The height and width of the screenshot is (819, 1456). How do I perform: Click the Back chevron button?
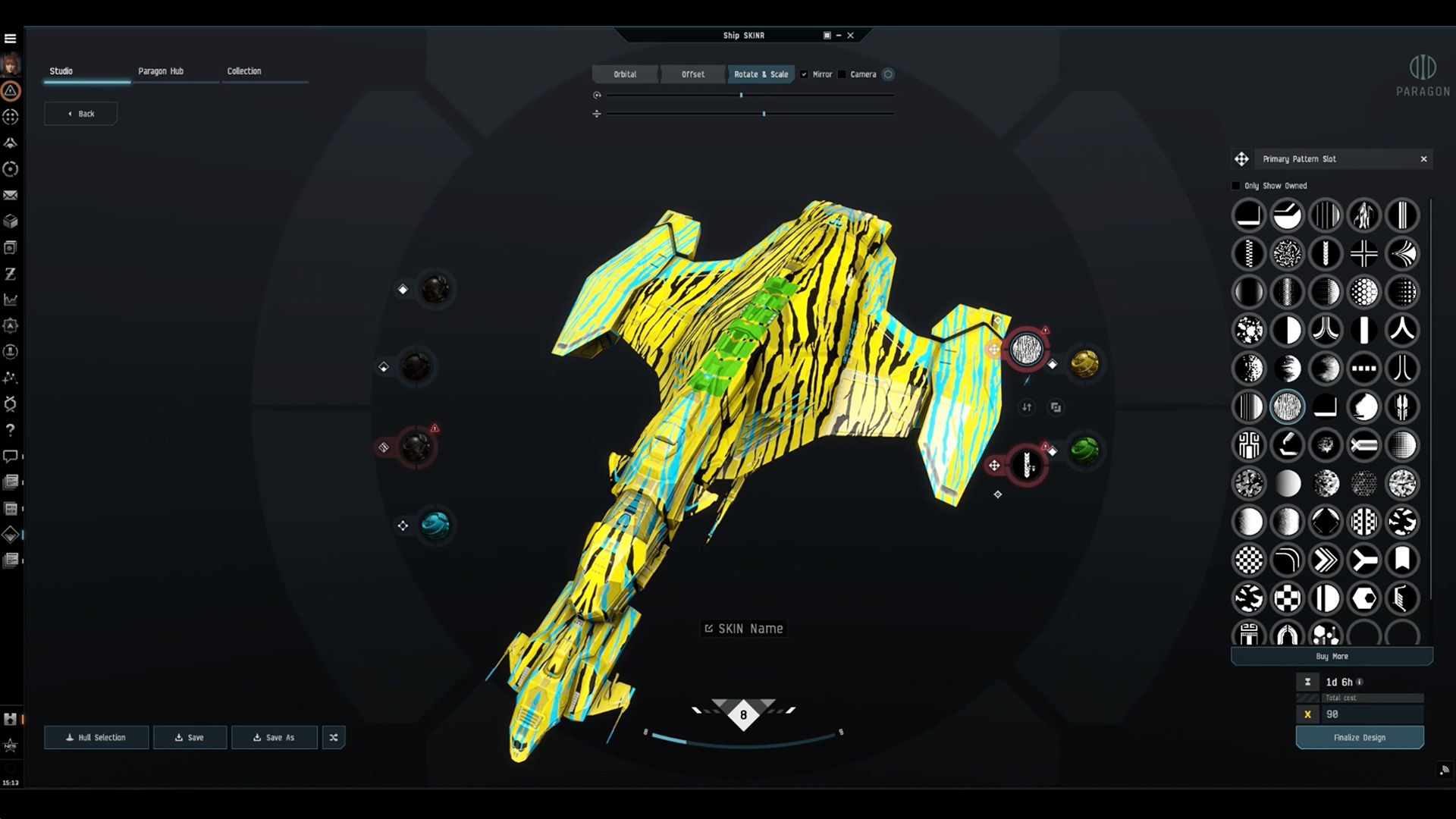[x=80, y=113]
